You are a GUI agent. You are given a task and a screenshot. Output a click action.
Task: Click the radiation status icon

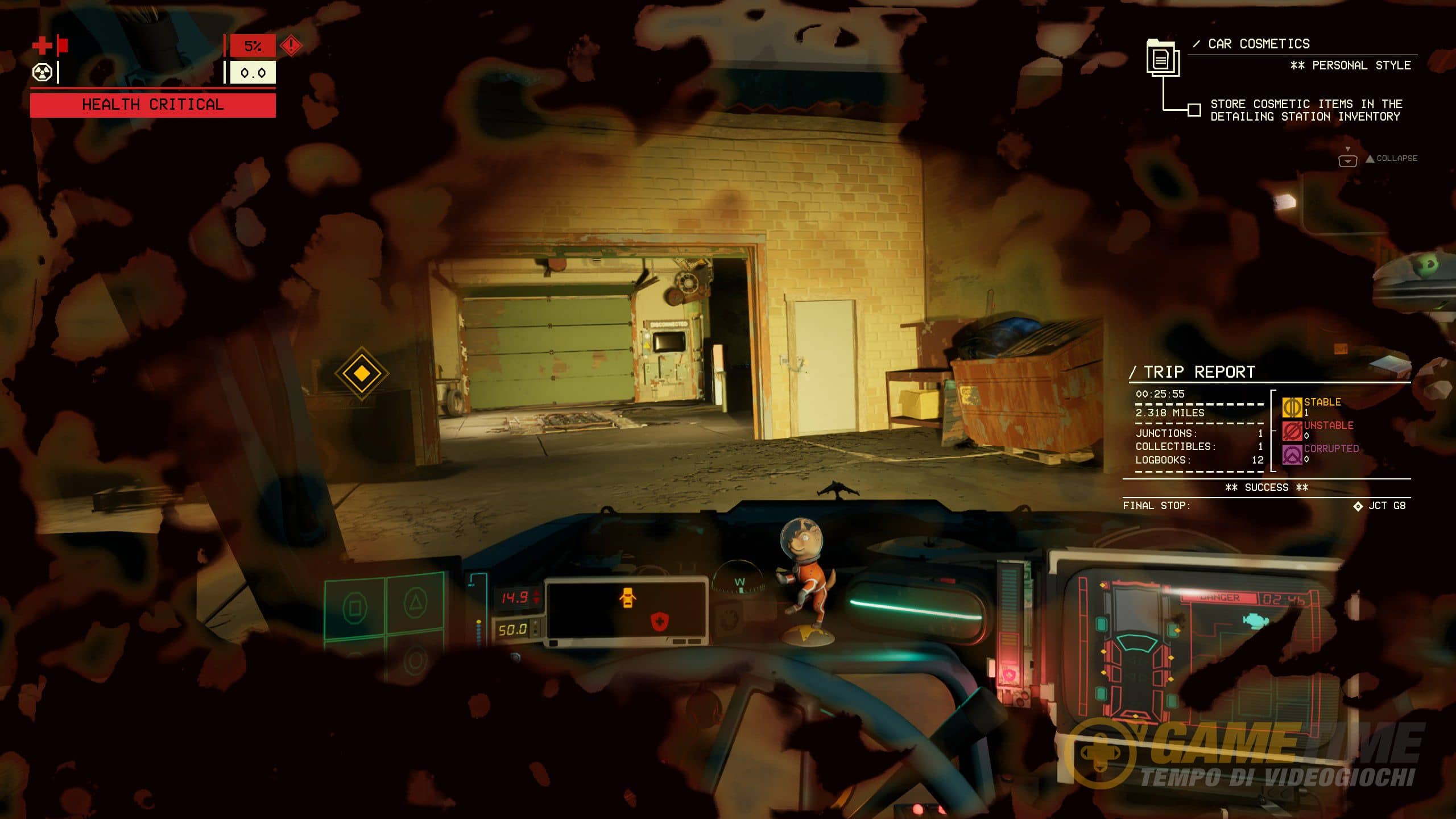42,73
